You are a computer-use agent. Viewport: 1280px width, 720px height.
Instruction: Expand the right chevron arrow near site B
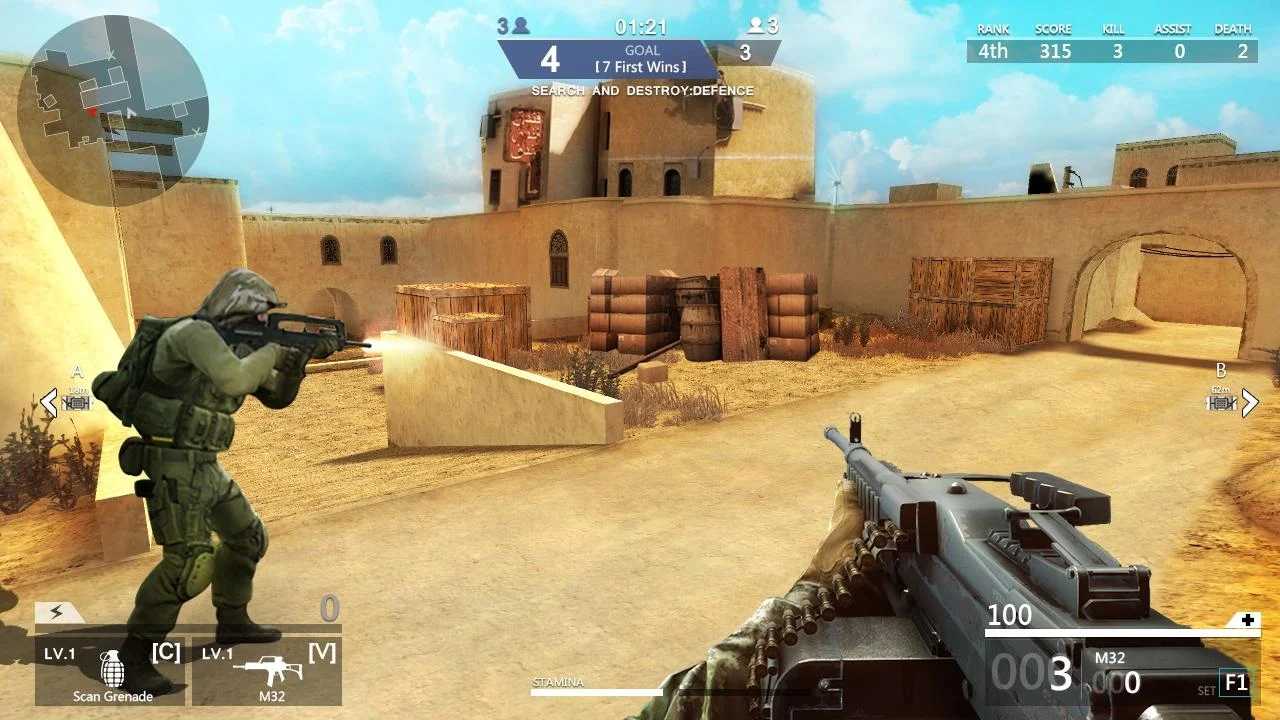[x=1252, y=403]
